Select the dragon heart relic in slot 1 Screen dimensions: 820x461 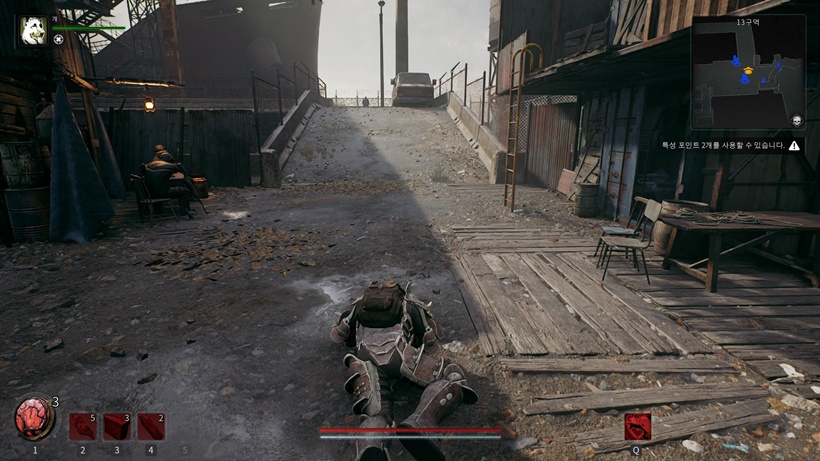tap(34, 419)
